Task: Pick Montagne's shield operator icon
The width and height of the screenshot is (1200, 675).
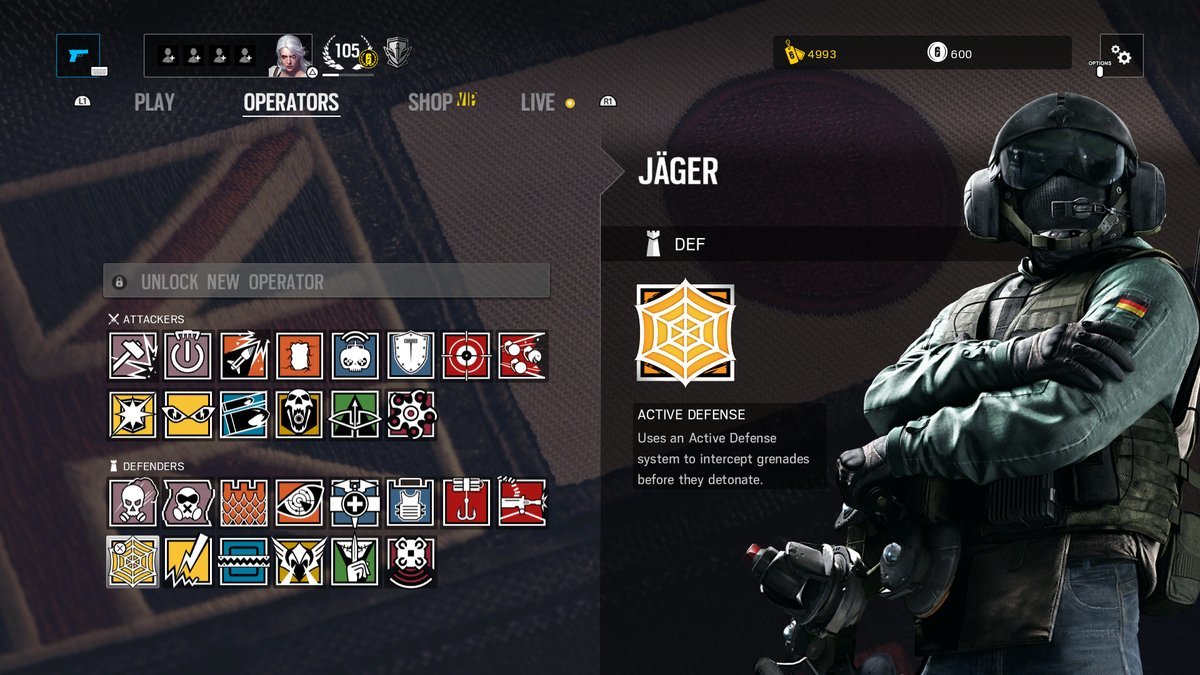Action: [411, 356]
